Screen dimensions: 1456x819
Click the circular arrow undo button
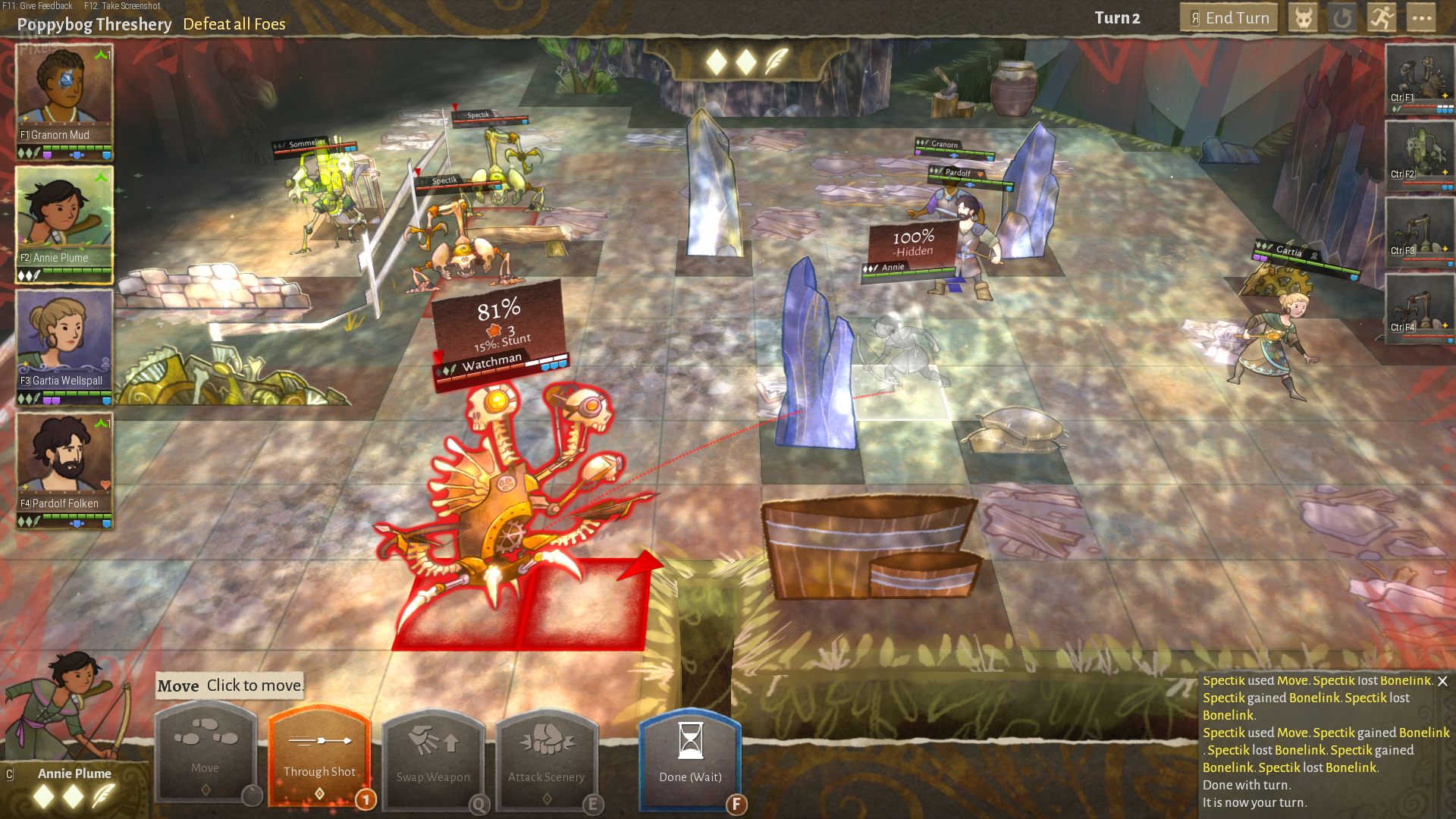(x=1342, y=18)
